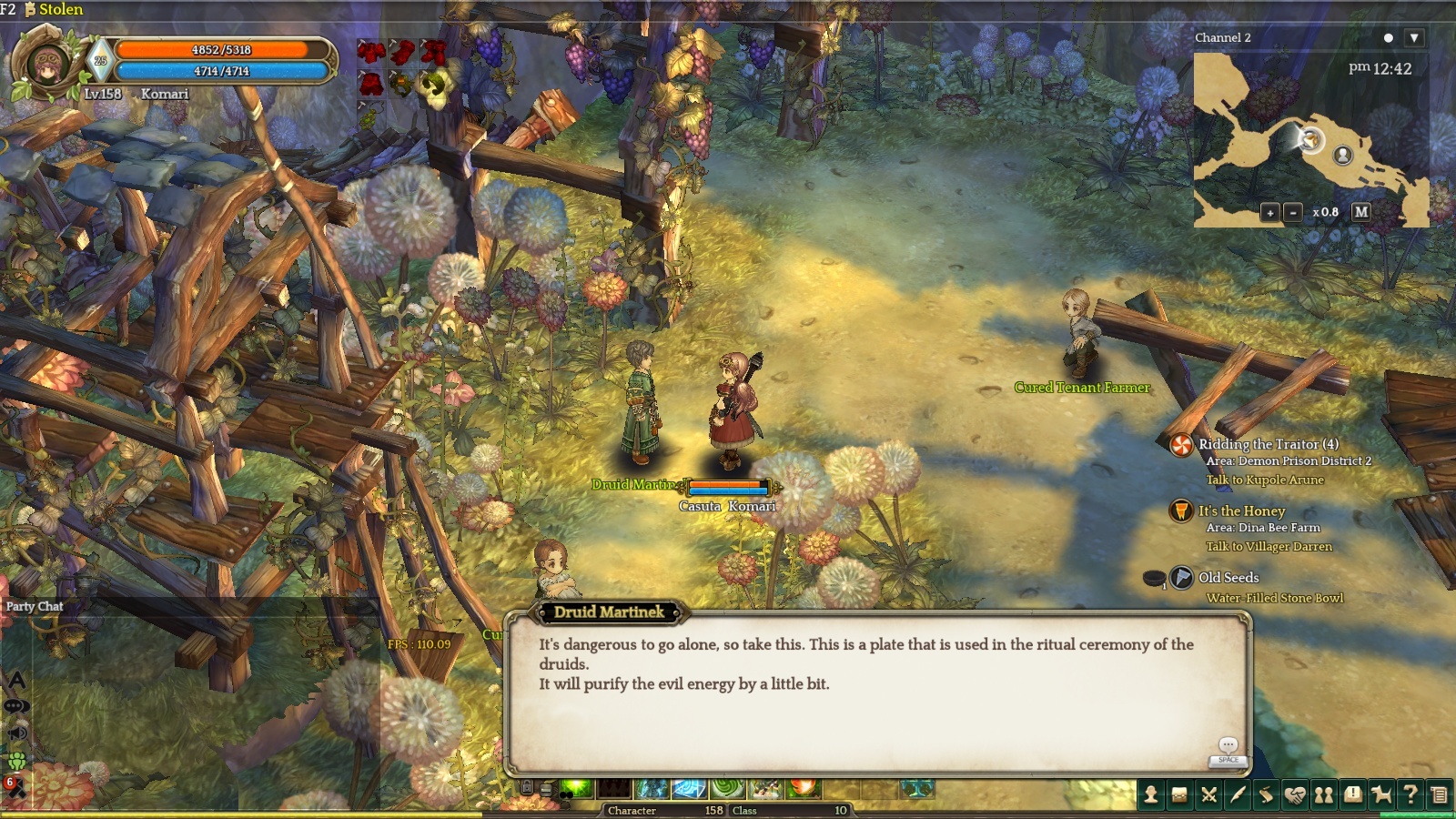Toggle the hotbar padlock icon
The height and width of the screenshot is (819, 1456).
pyautogui.click(x=527, y=787)
